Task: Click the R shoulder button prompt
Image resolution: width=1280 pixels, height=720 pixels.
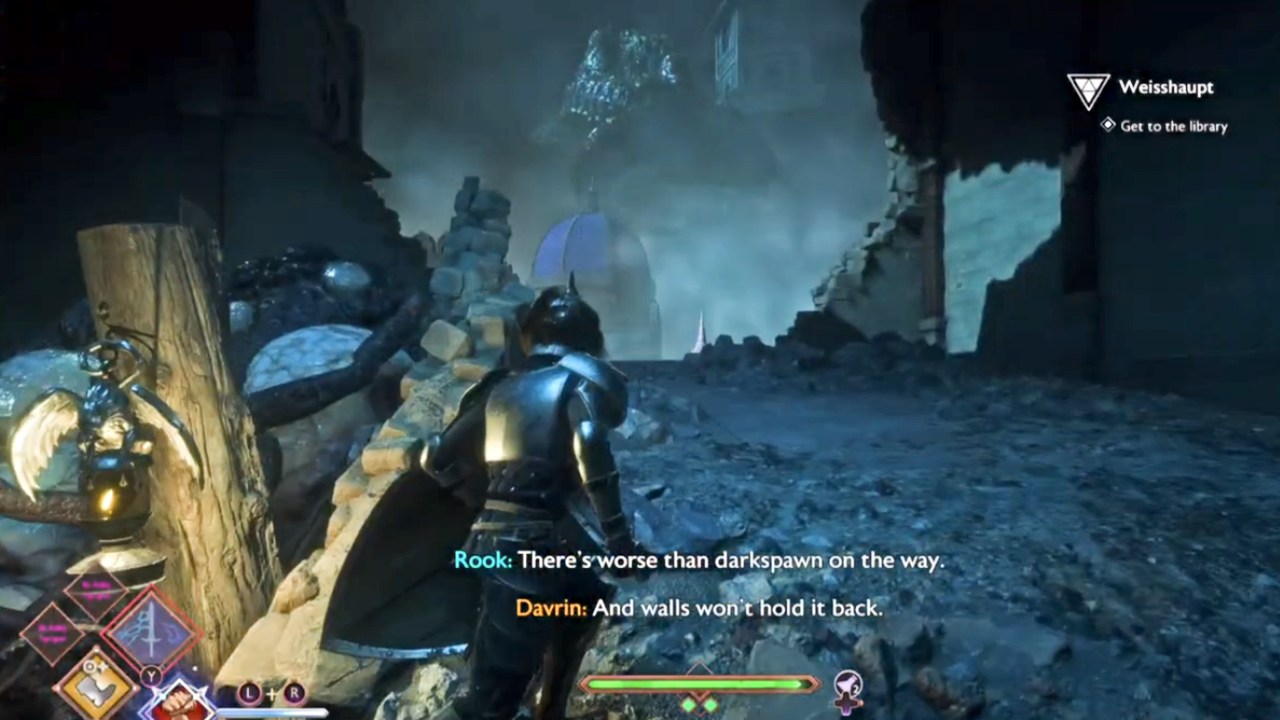Action: pos(294,691)
